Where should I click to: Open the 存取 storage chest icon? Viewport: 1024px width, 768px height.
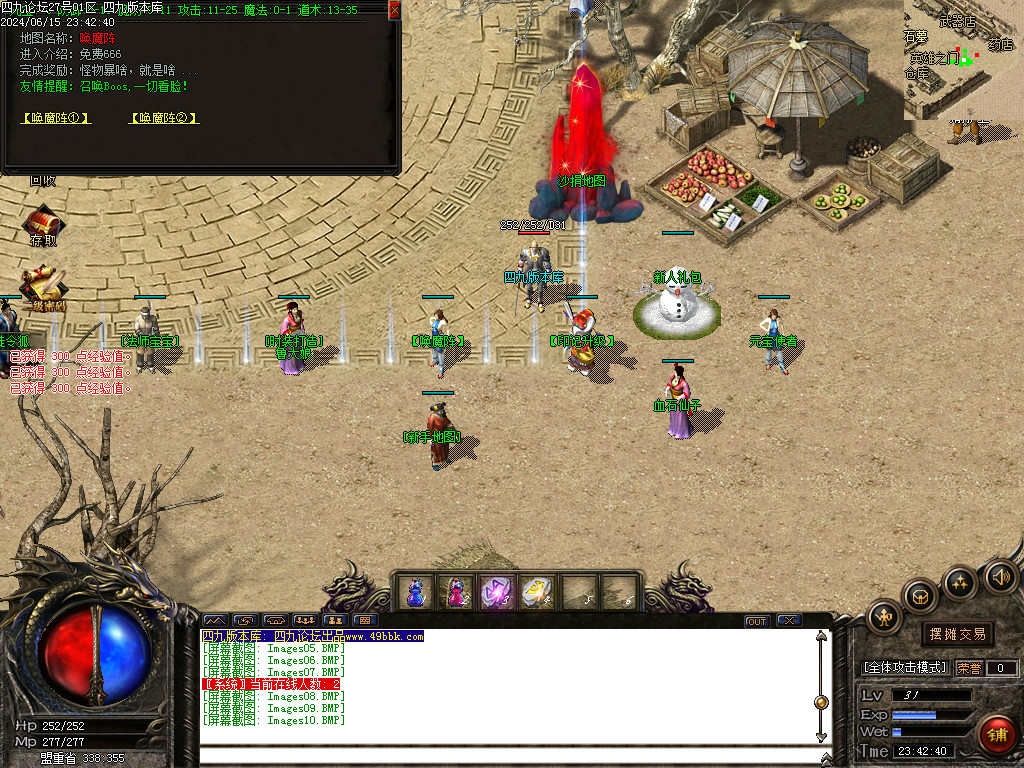43,224
